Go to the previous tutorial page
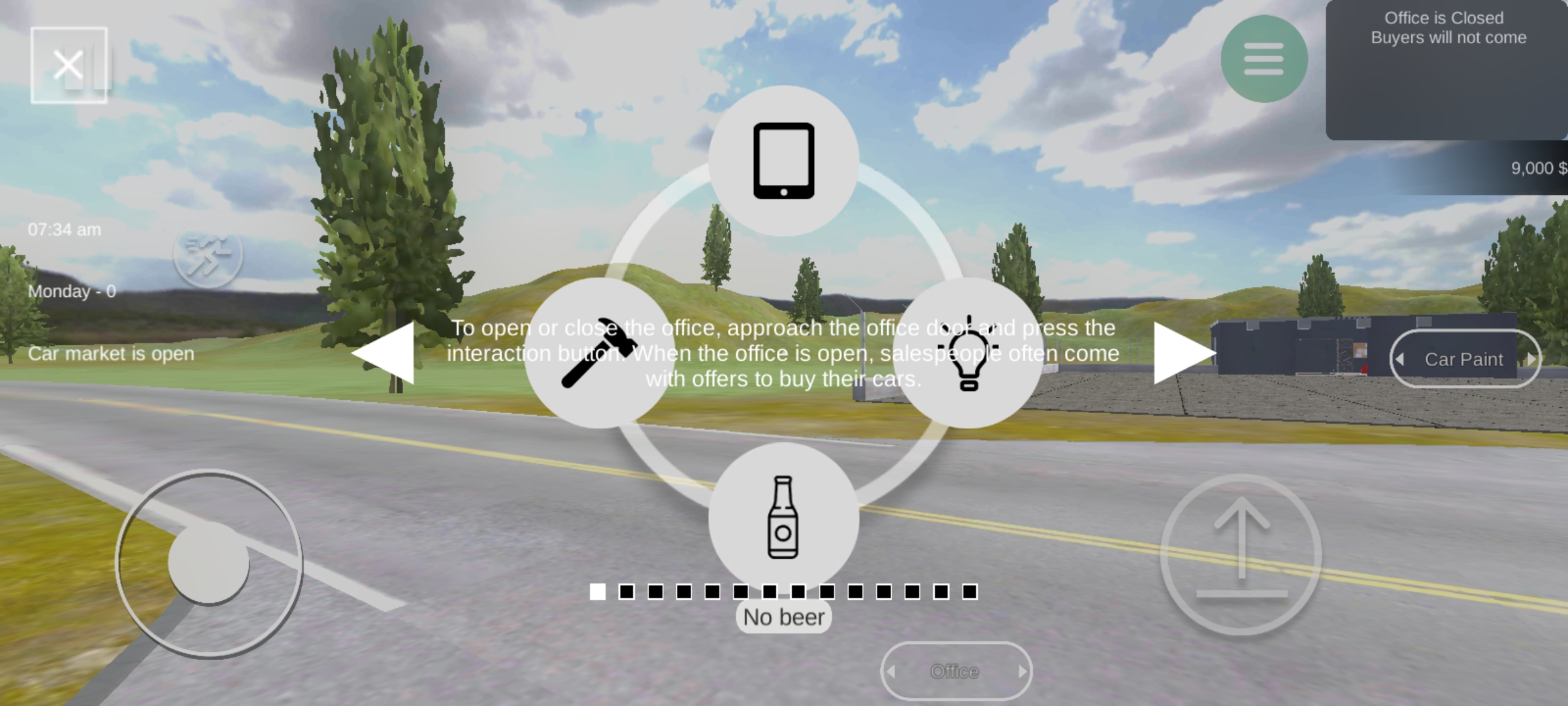Image resolution: width=1568 pixels, height=706 pixels. pyautogui.click(x=384, y=353)
